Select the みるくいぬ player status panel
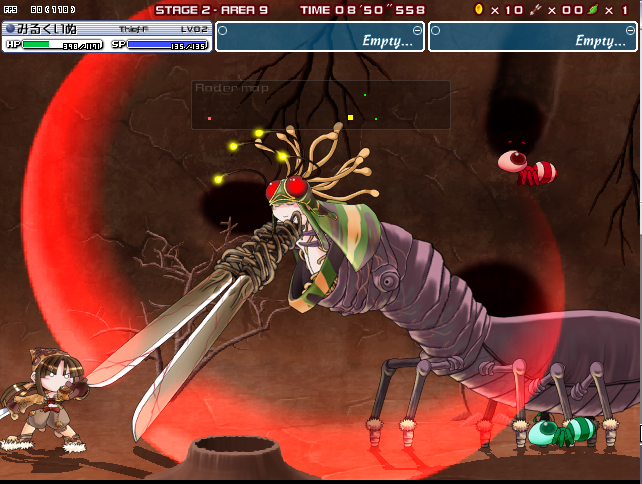 click(x=107, y=37)
